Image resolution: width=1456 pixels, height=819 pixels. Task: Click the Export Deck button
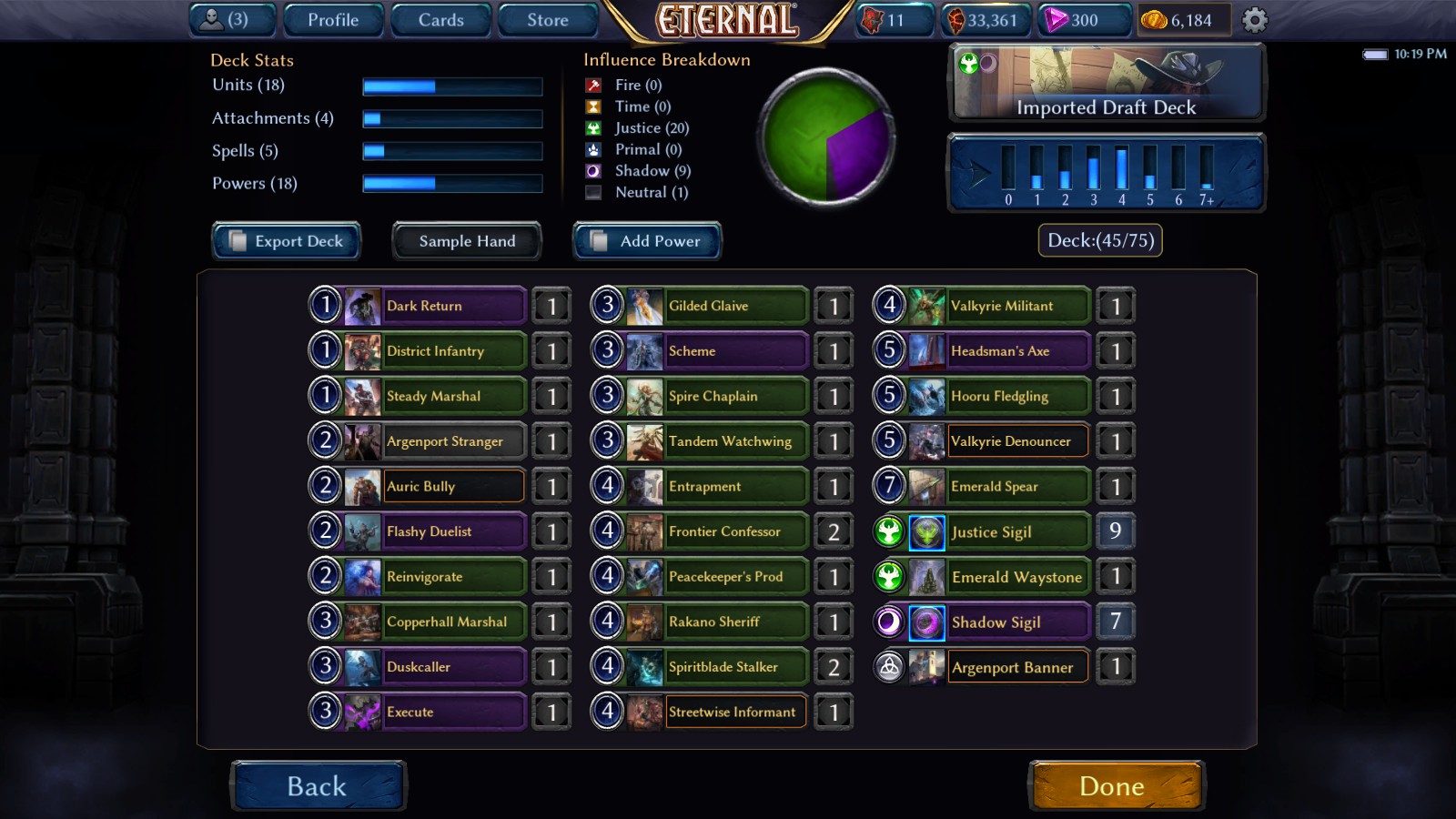tap(286, 241)
